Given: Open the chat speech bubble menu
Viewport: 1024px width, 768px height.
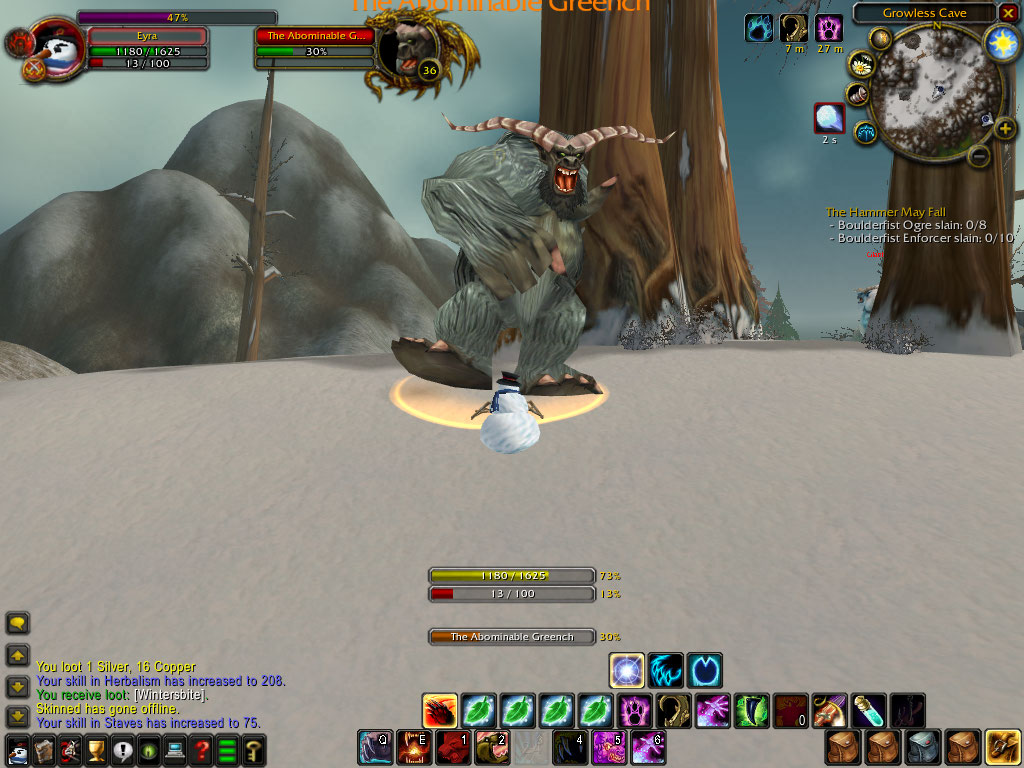Looking at the screenshot, I should (x=17, y=623).
